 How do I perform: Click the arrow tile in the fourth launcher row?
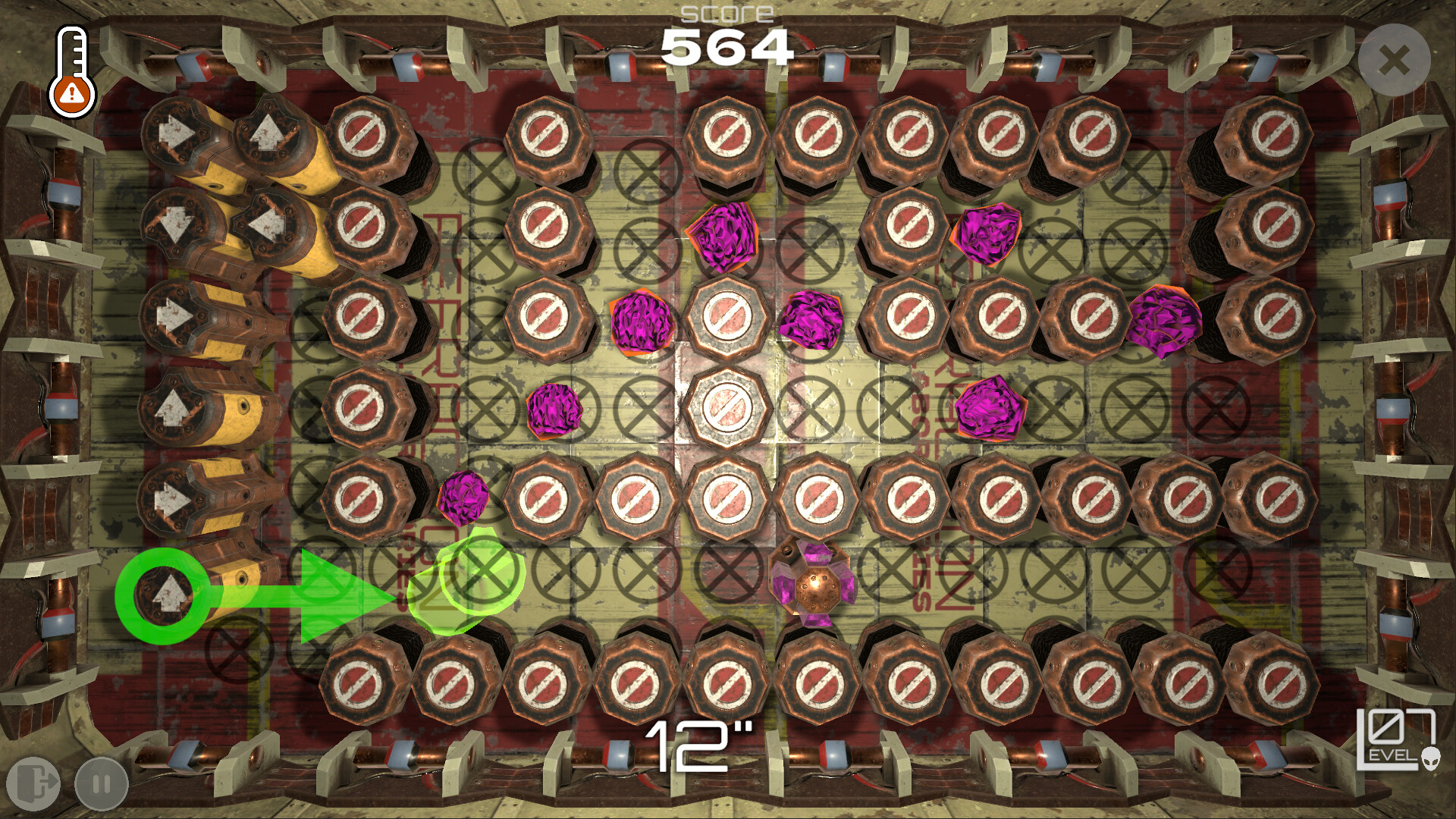click(171, 406)
